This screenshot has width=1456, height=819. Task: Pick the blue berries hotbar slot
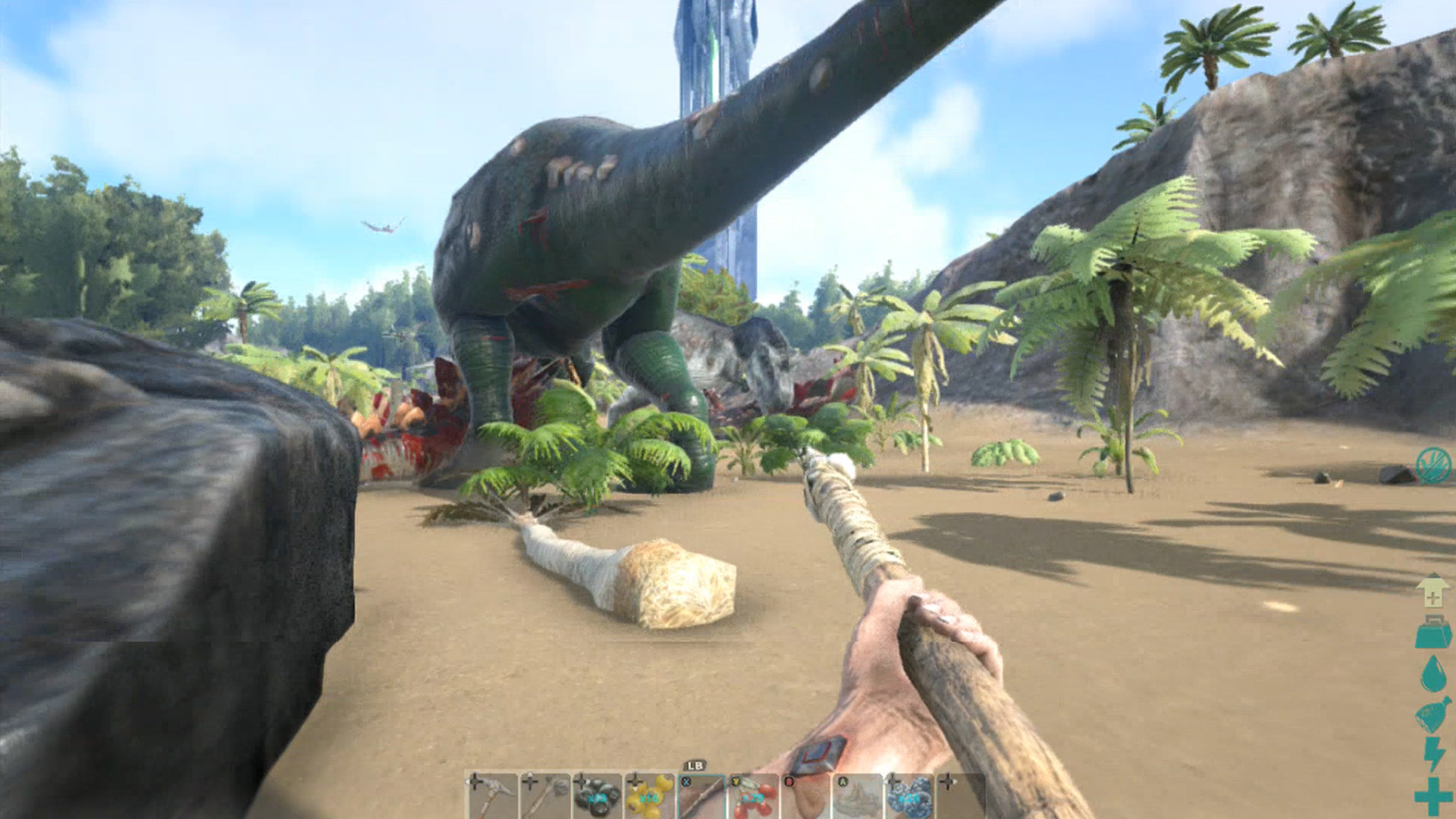(909, 796)
